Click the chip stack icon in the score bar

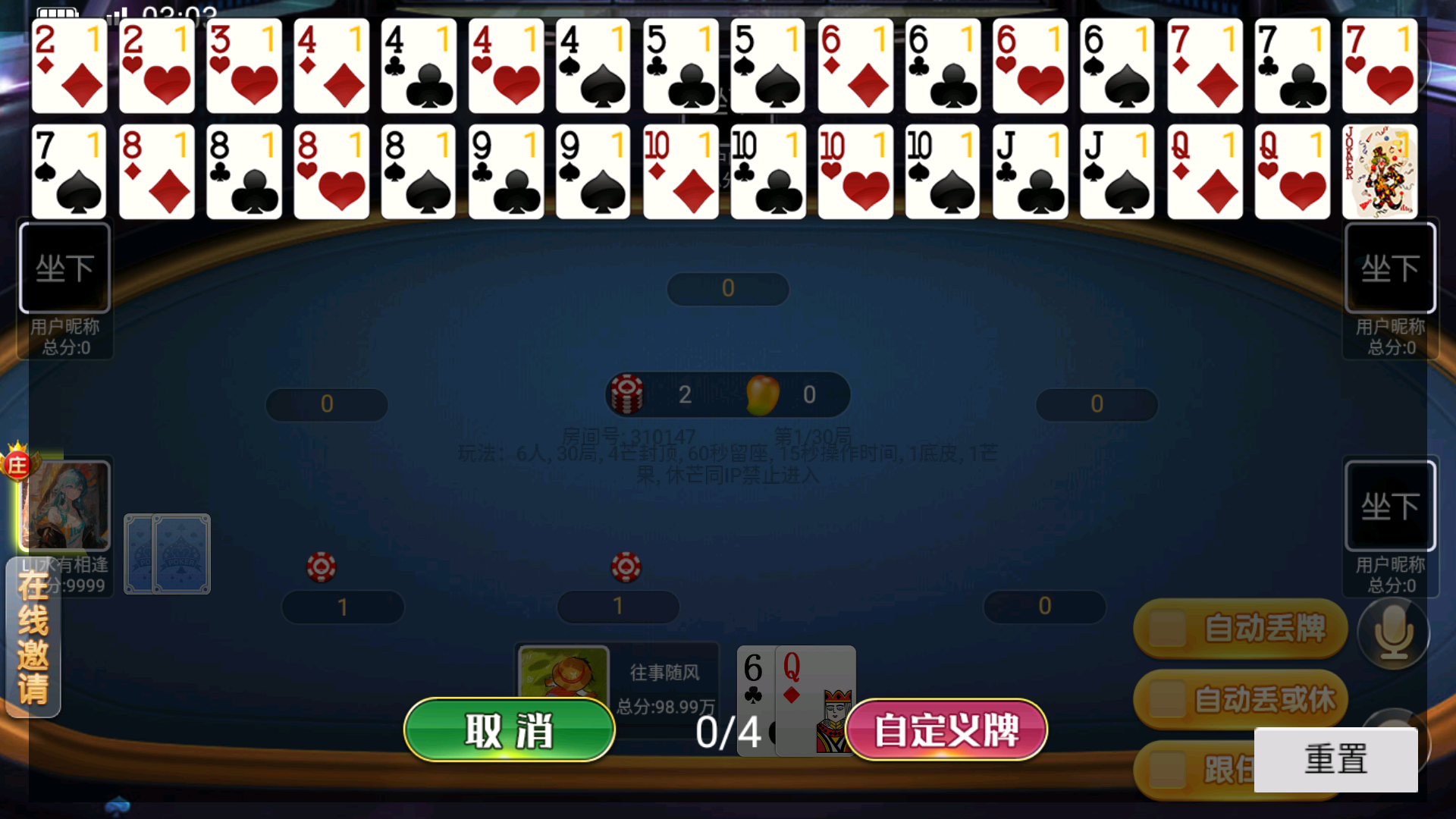click(x=626, y=394)
